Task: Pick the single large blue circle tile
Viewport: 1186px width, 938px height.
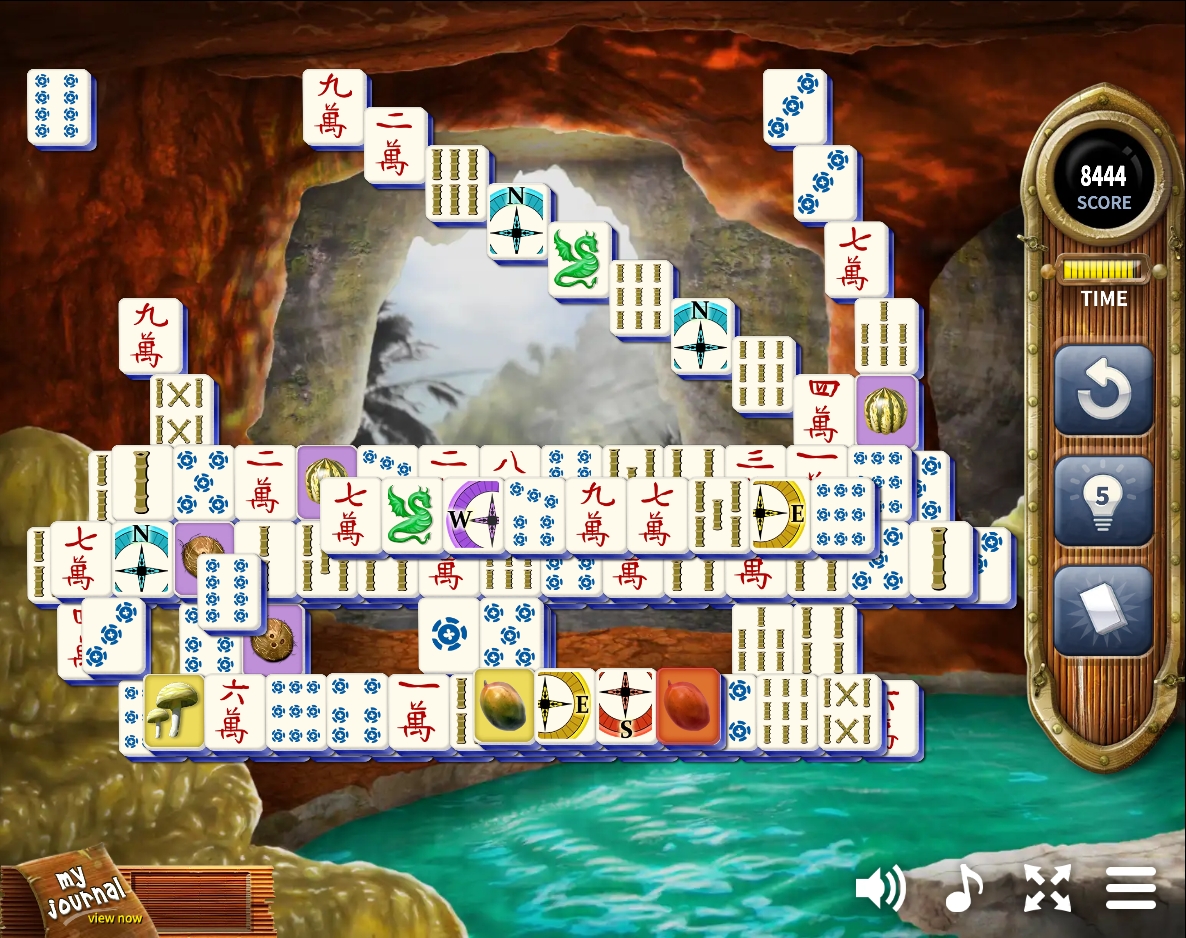Action: click(x=448, y=634)
